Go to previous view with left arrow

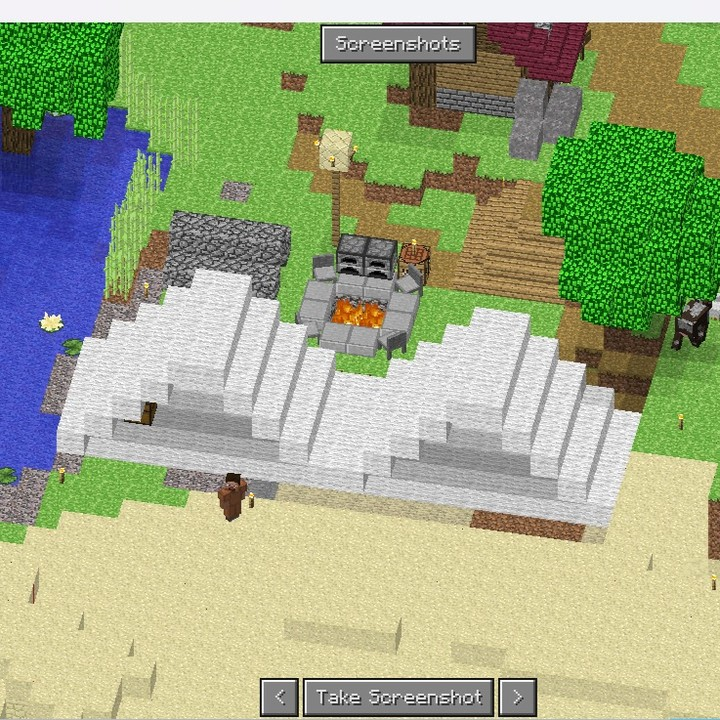coord(279,697)
